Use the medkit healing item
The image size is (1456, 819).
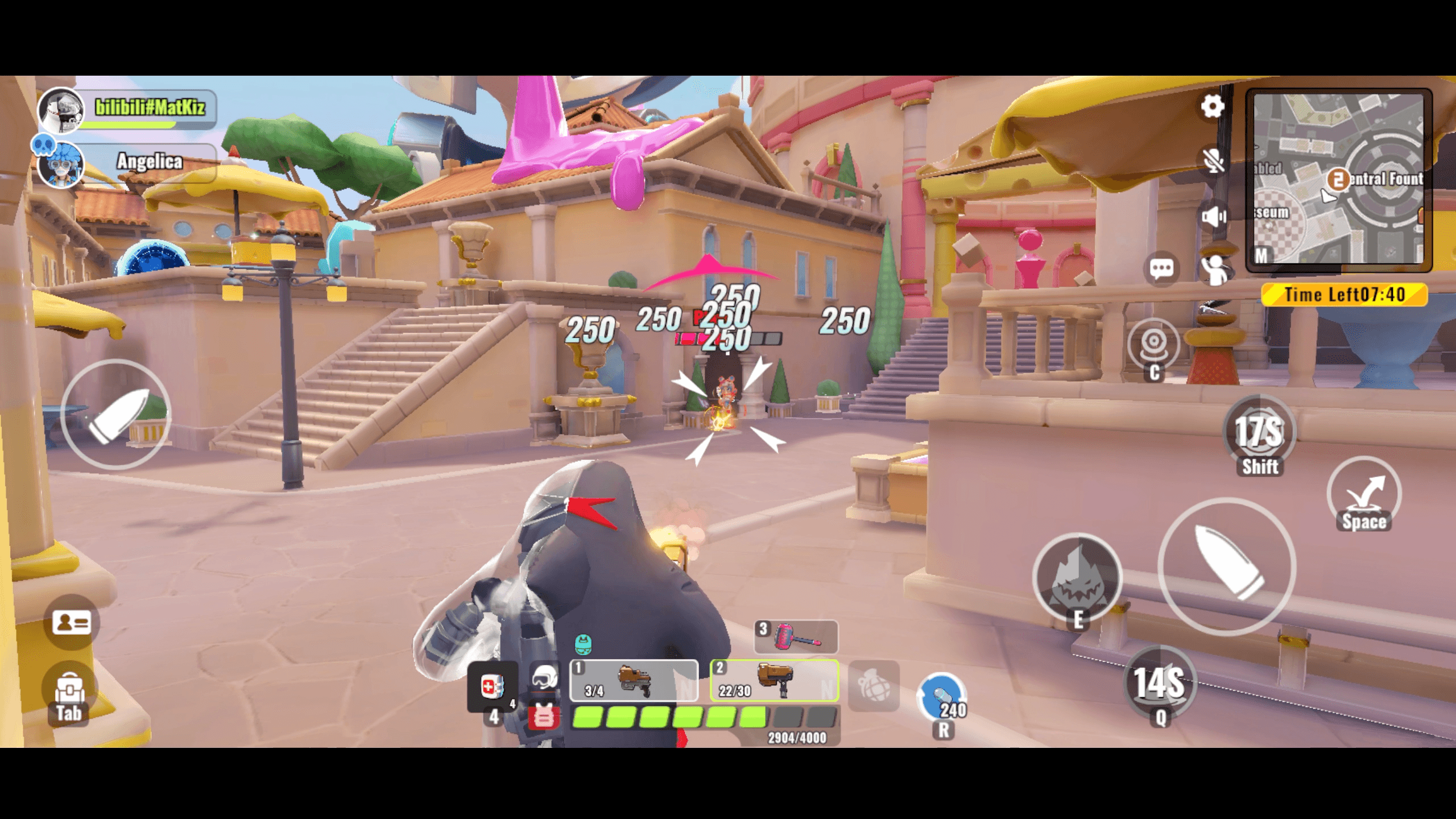[492, 686]
